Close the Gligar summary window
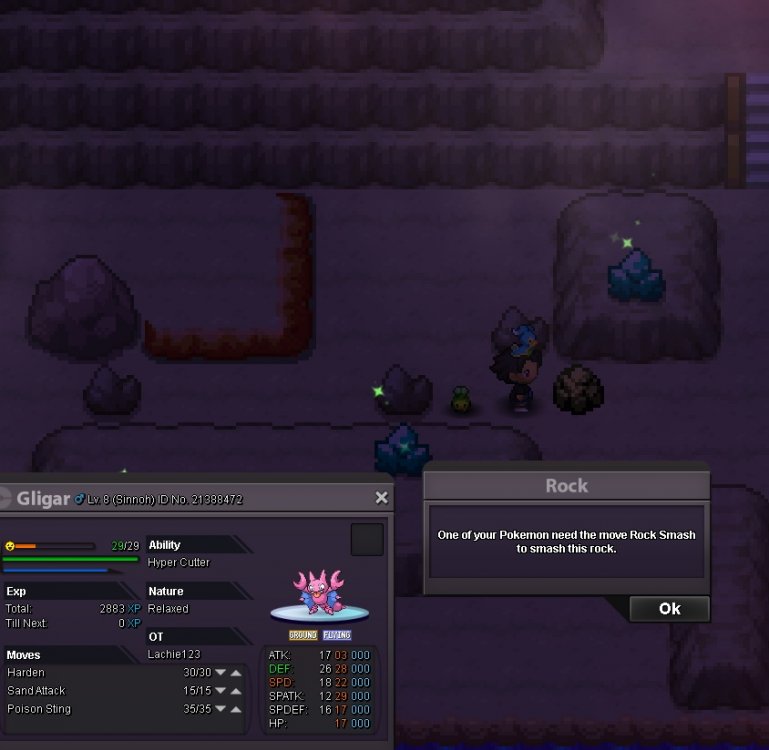Screen dimensions: 769x750 pyautogui.click(x=381, y=498)
